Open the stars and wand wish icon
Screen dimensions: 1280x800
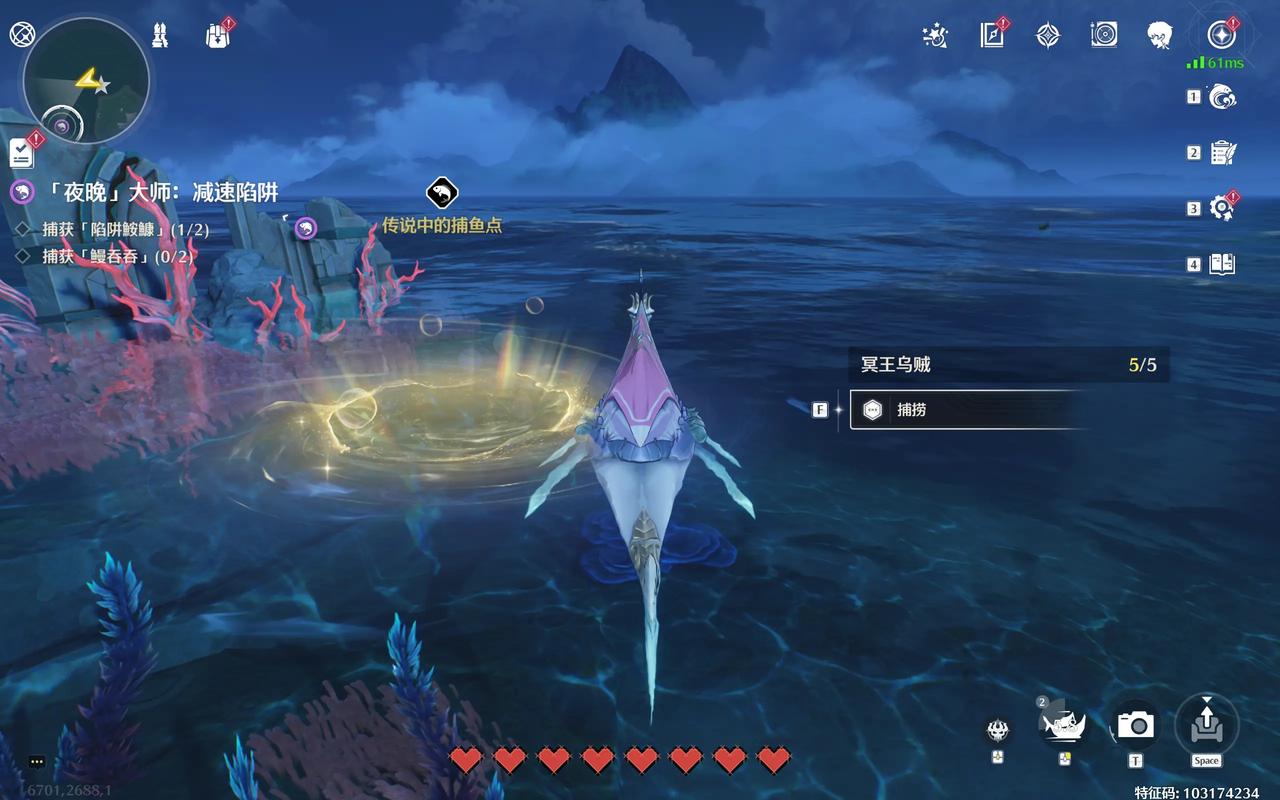(x=935, y=35)
